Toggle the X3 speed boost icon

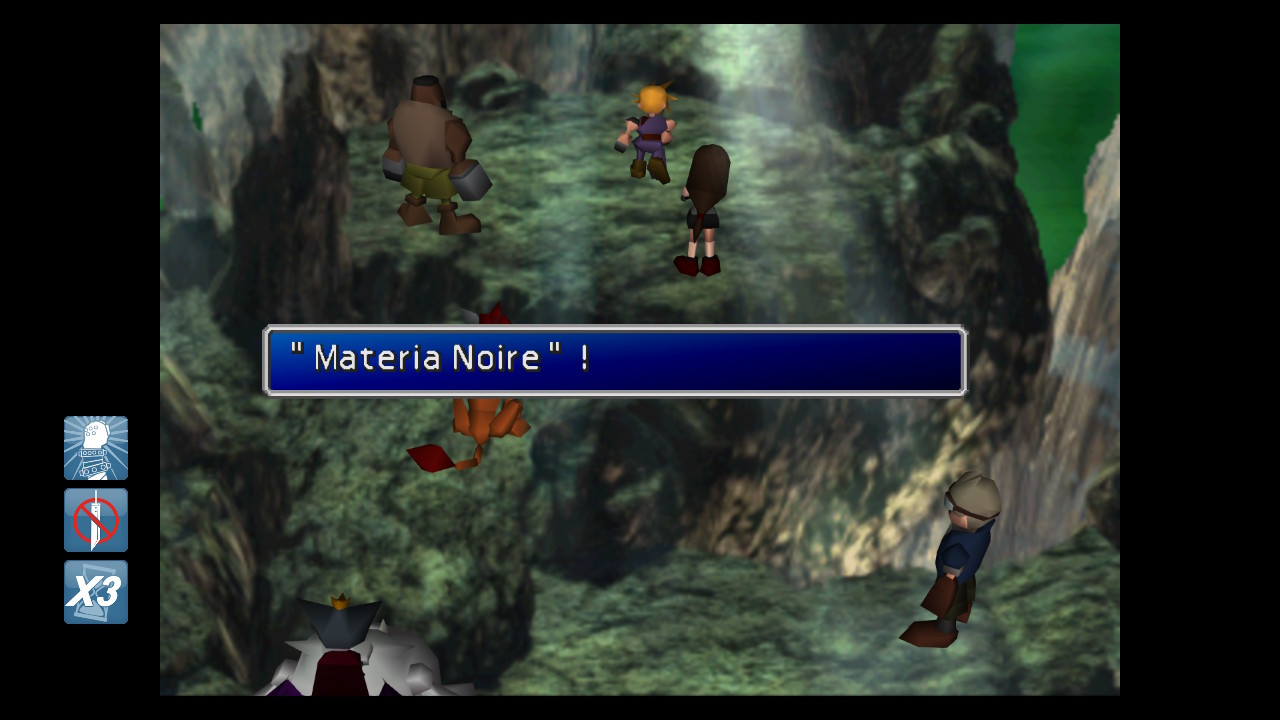coord(96,592)
